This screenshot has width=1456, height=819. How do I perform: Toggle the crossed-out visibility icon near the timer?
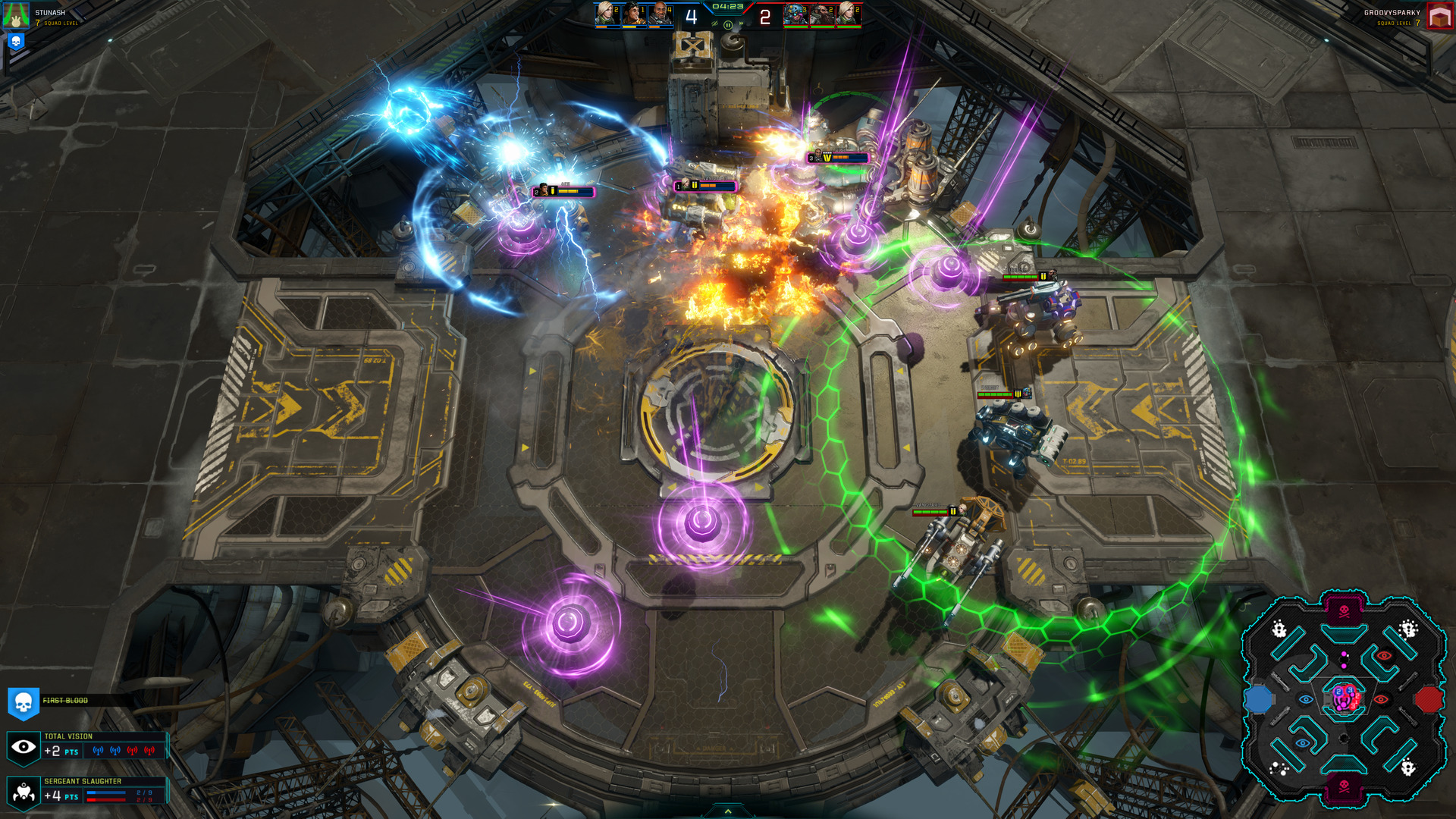tap(715, 24)
